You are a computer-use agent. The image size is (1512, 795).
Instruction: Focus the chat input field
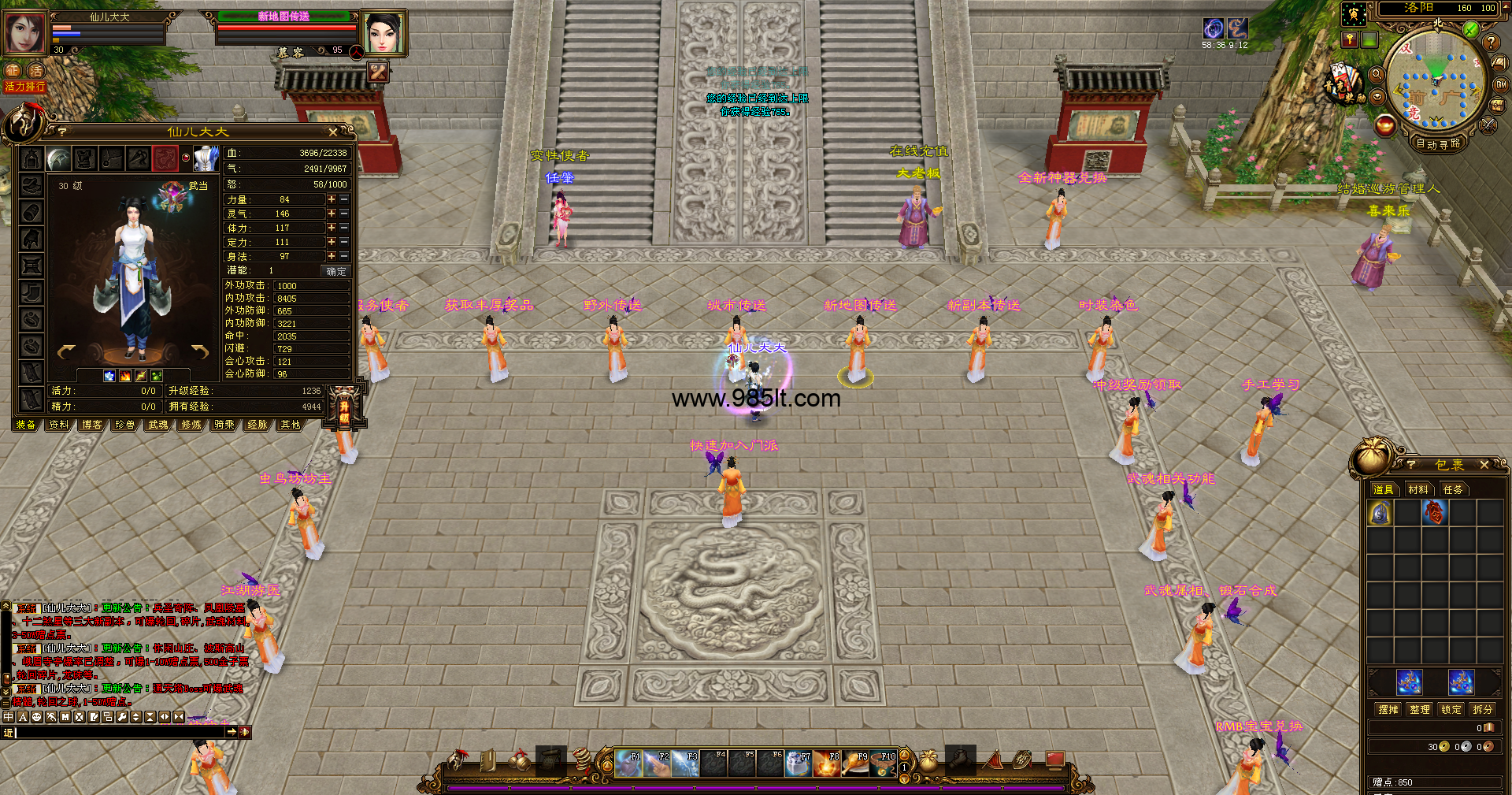[118, 732]
